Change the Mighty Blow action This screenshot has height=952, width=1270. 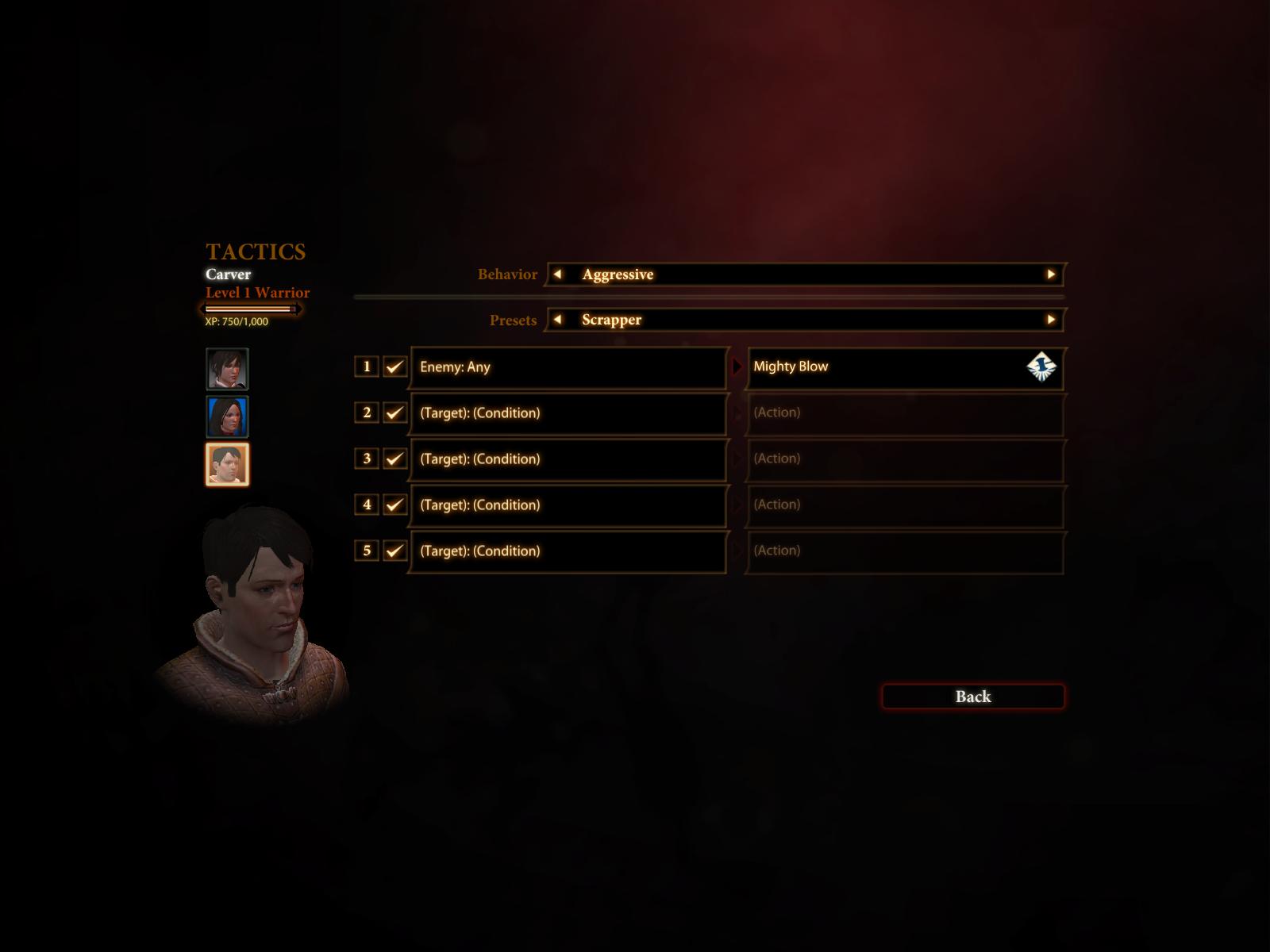[904, 367]
